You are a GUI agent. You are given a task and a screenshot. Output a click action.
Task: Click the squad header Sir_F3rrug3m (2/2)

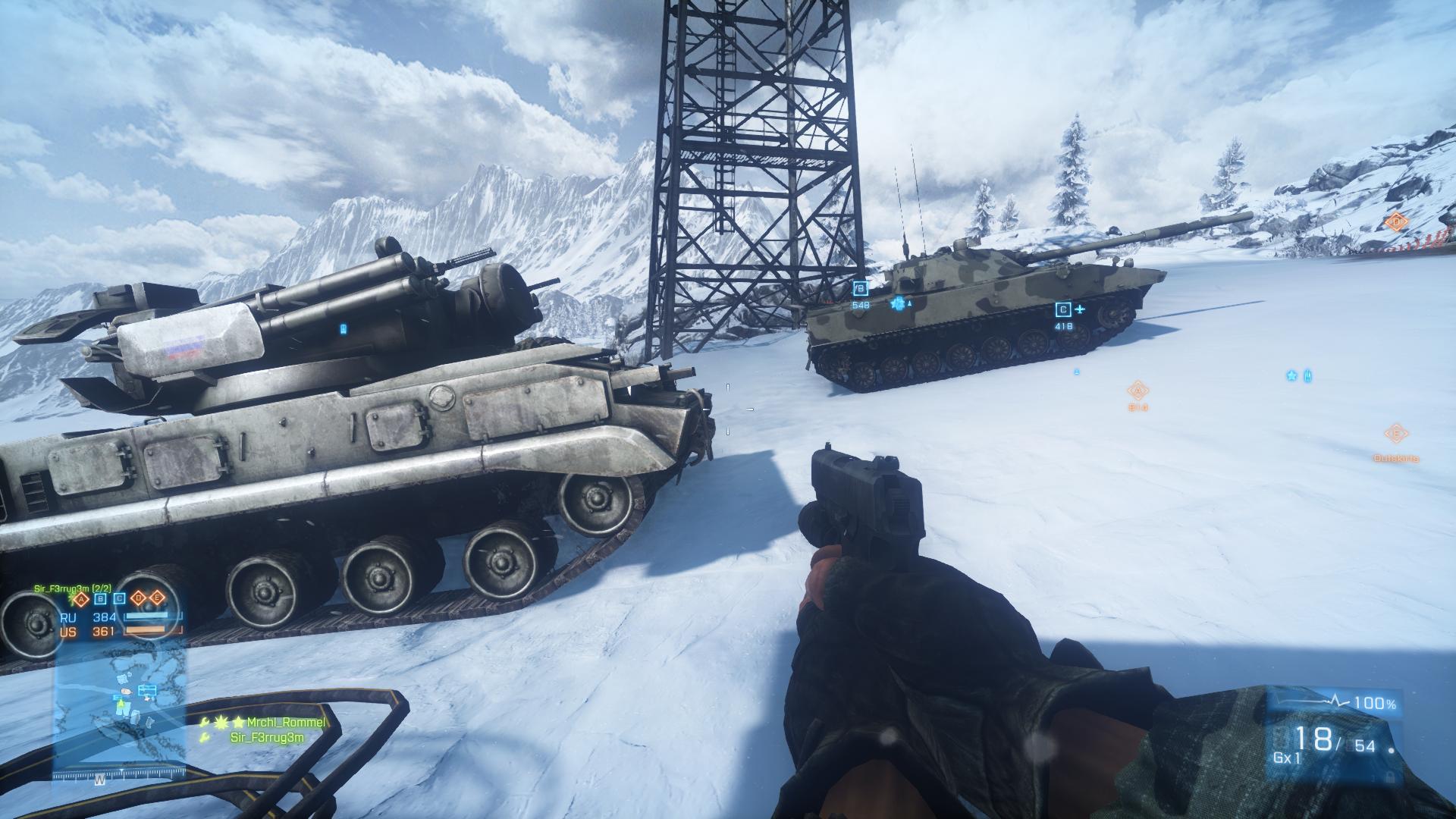click(73, 588)
